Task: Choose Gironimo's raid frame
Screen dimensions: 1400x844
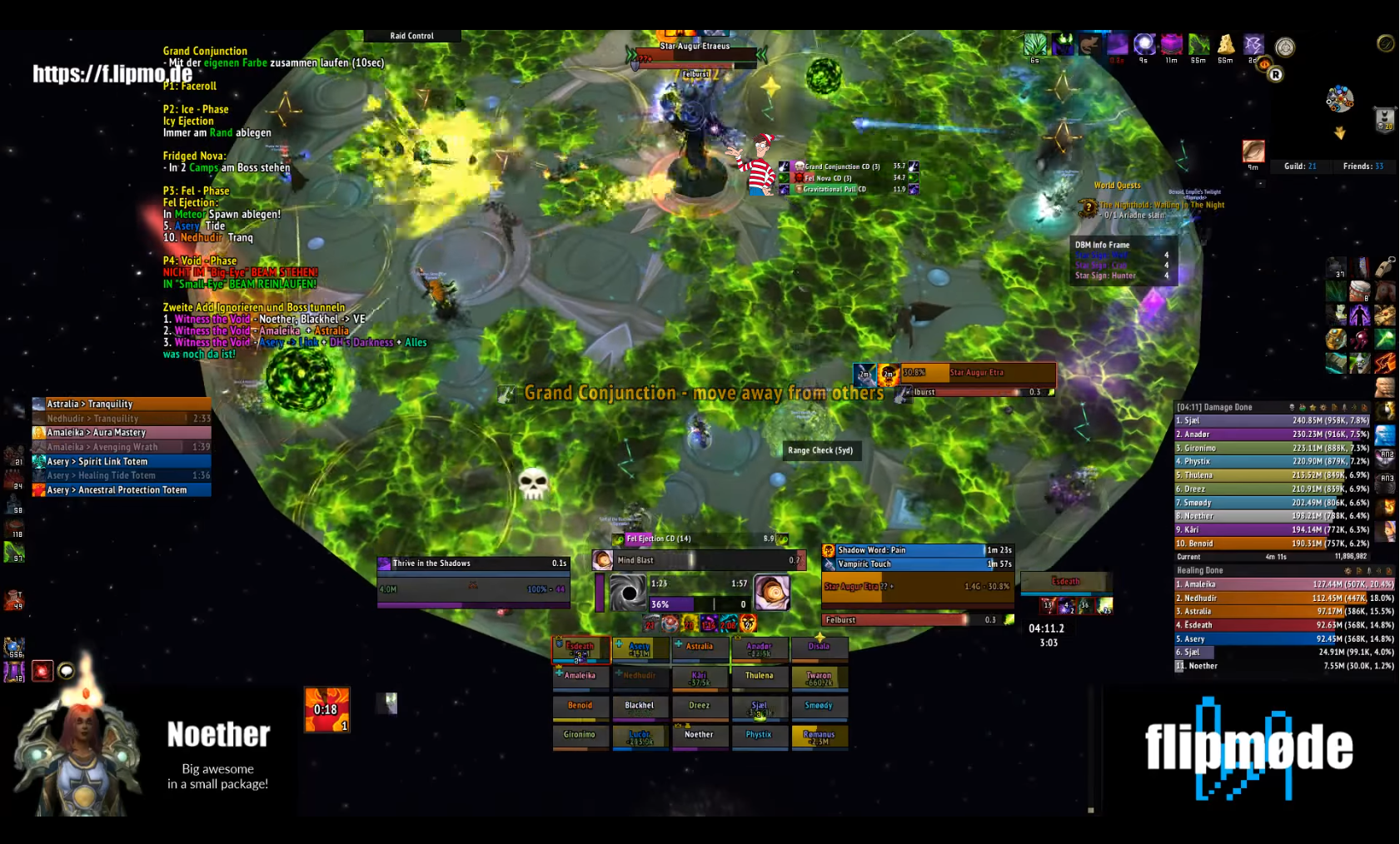Action: tap(580, 737)
